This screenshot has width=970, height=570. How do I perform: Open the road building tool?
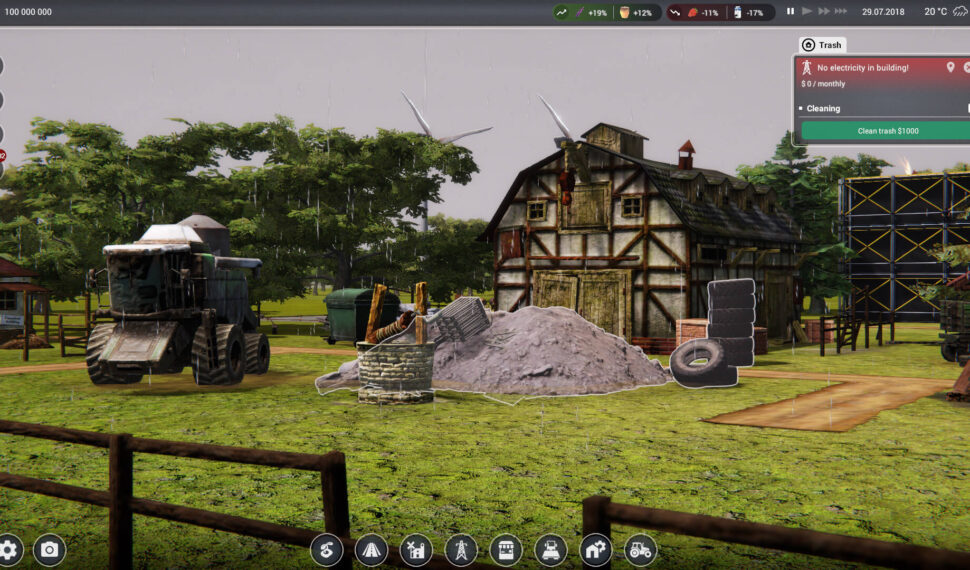(x=371, y=549)
